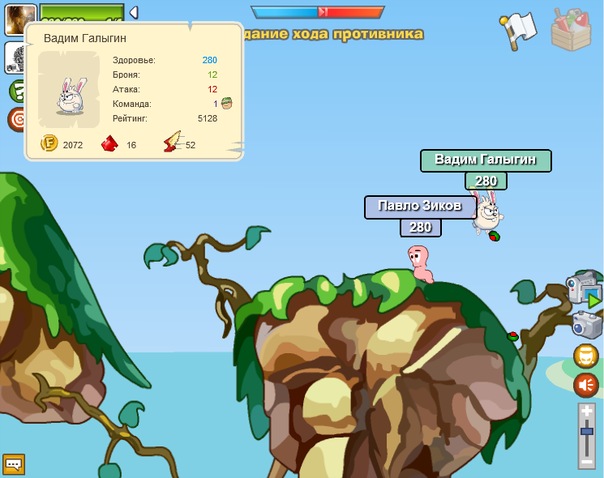Click the orange round face button
Viewport: 604px width, 478px height.
click(x=585, y=355)
